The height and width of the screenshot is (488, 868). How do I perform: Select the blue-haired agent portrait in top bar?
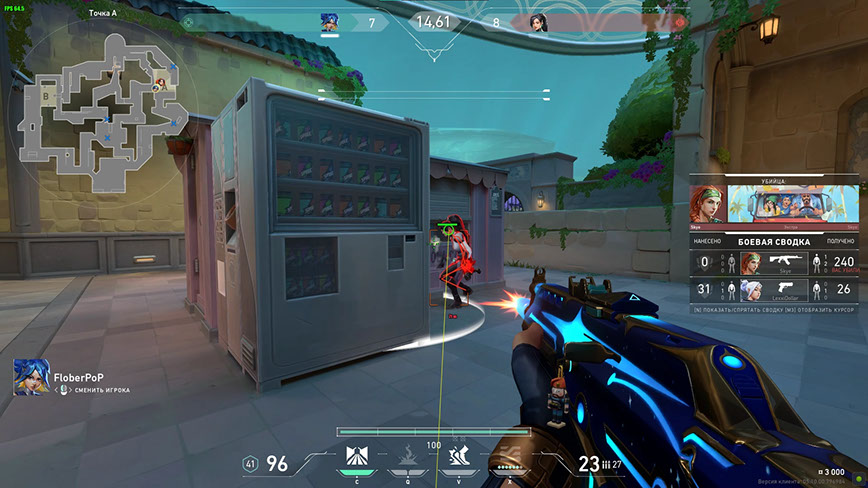point(330,22)
